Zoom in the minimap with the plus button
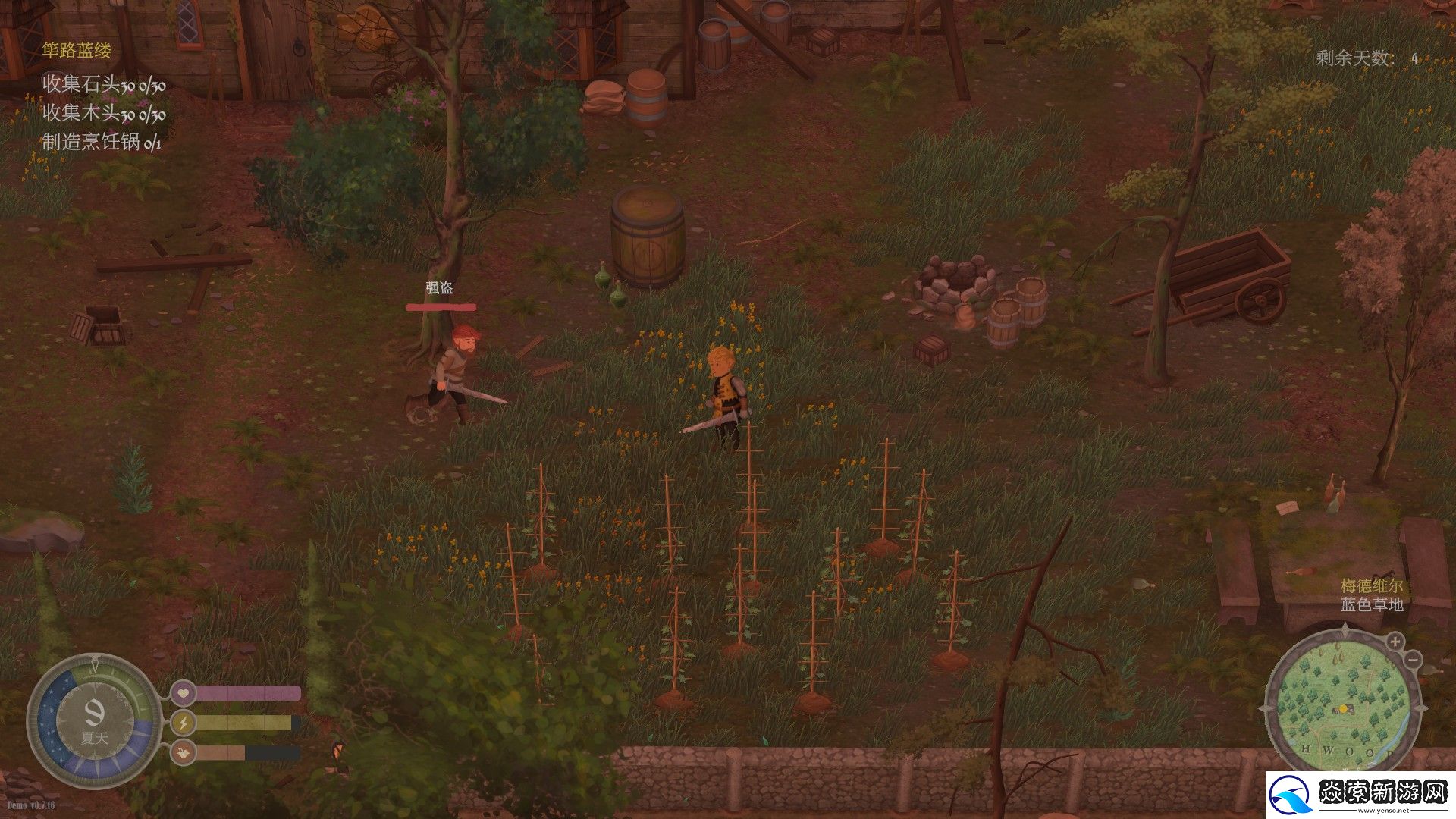Image resolution: width=1456 pixels, height=819 pixels. pos(1395,642)
